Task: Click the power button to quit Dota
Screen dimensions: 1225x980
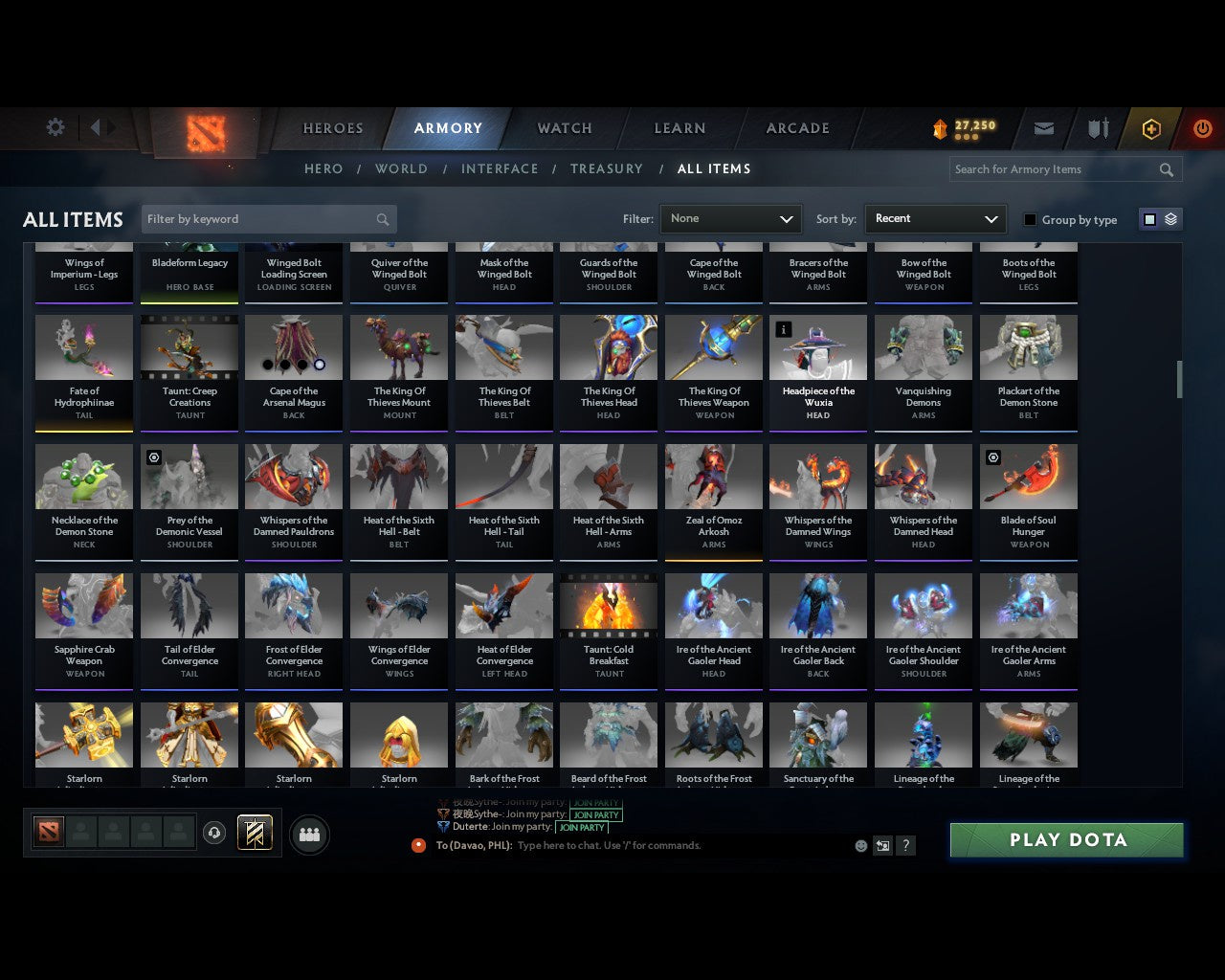Action: [x=1203, y=128]
